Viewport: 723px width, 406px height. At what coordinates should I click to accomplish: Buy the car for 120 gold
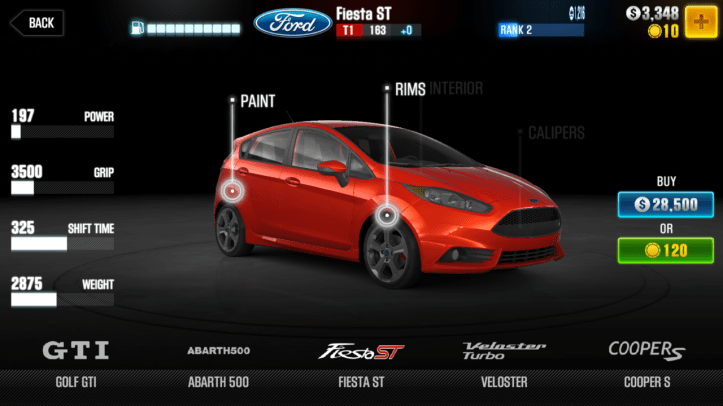[x=657, y=250]
